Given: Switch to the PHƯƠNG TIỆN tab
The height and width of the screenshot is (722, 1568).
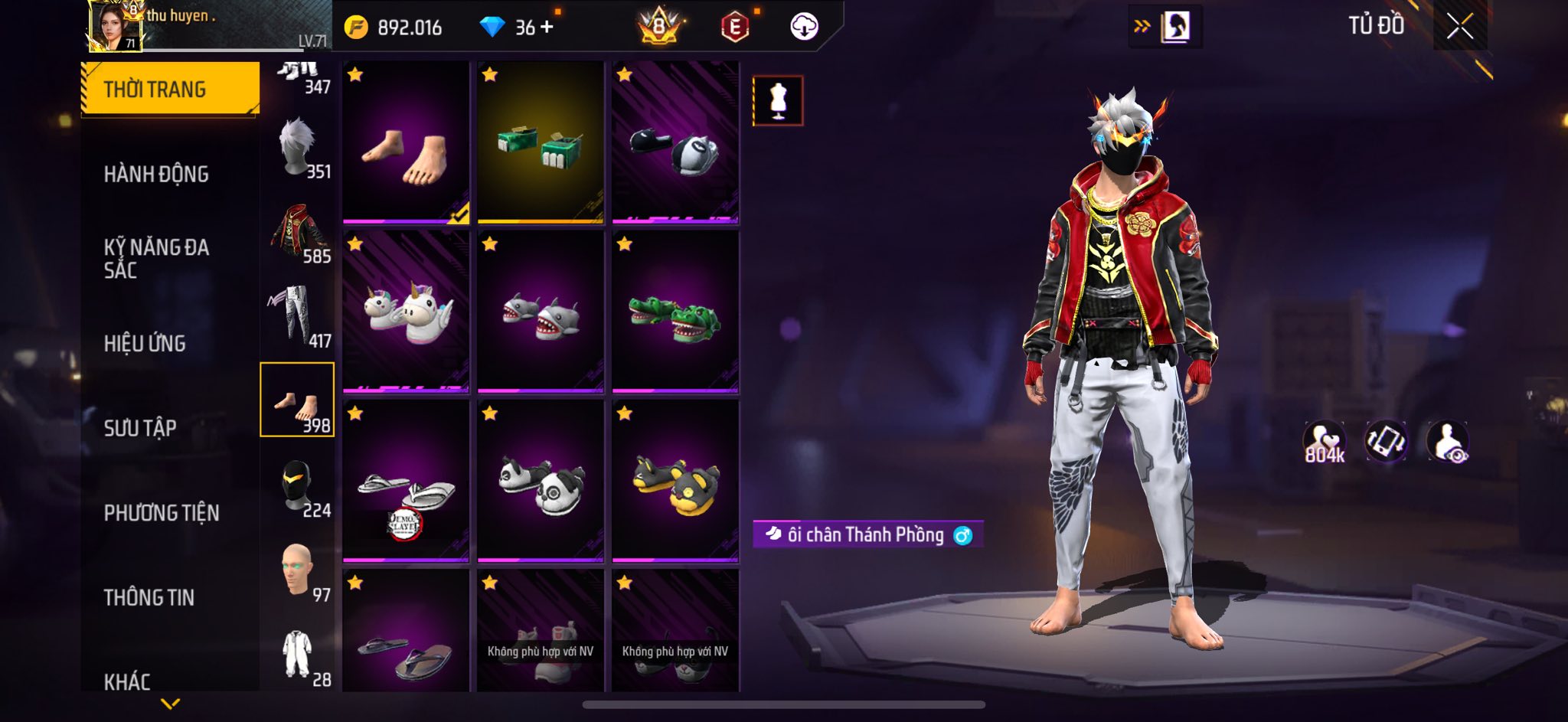Looking at the screenshot, I should tap(162, 513).
